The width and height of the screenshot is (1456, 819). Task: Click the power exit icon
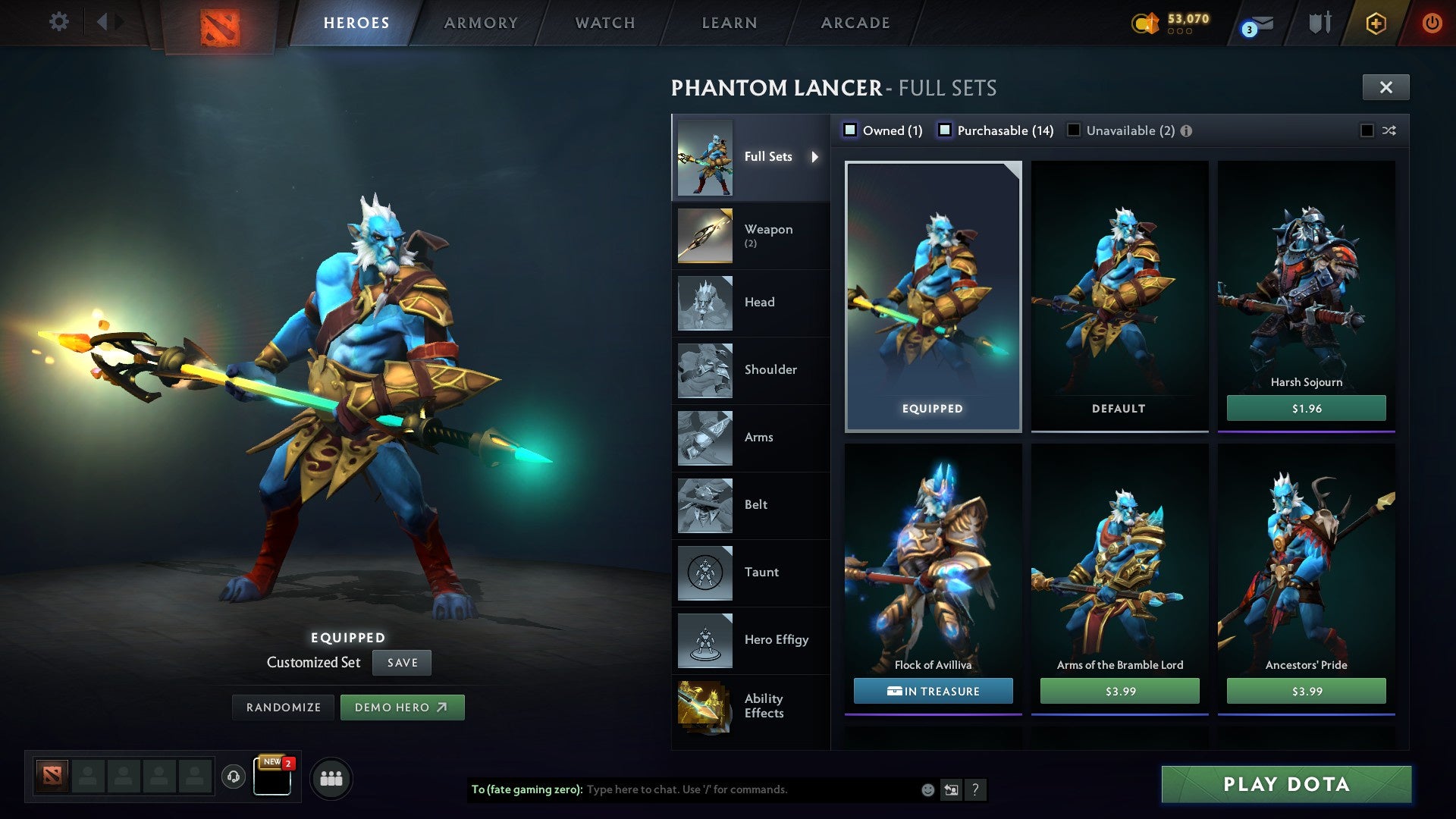point(1432,22)
